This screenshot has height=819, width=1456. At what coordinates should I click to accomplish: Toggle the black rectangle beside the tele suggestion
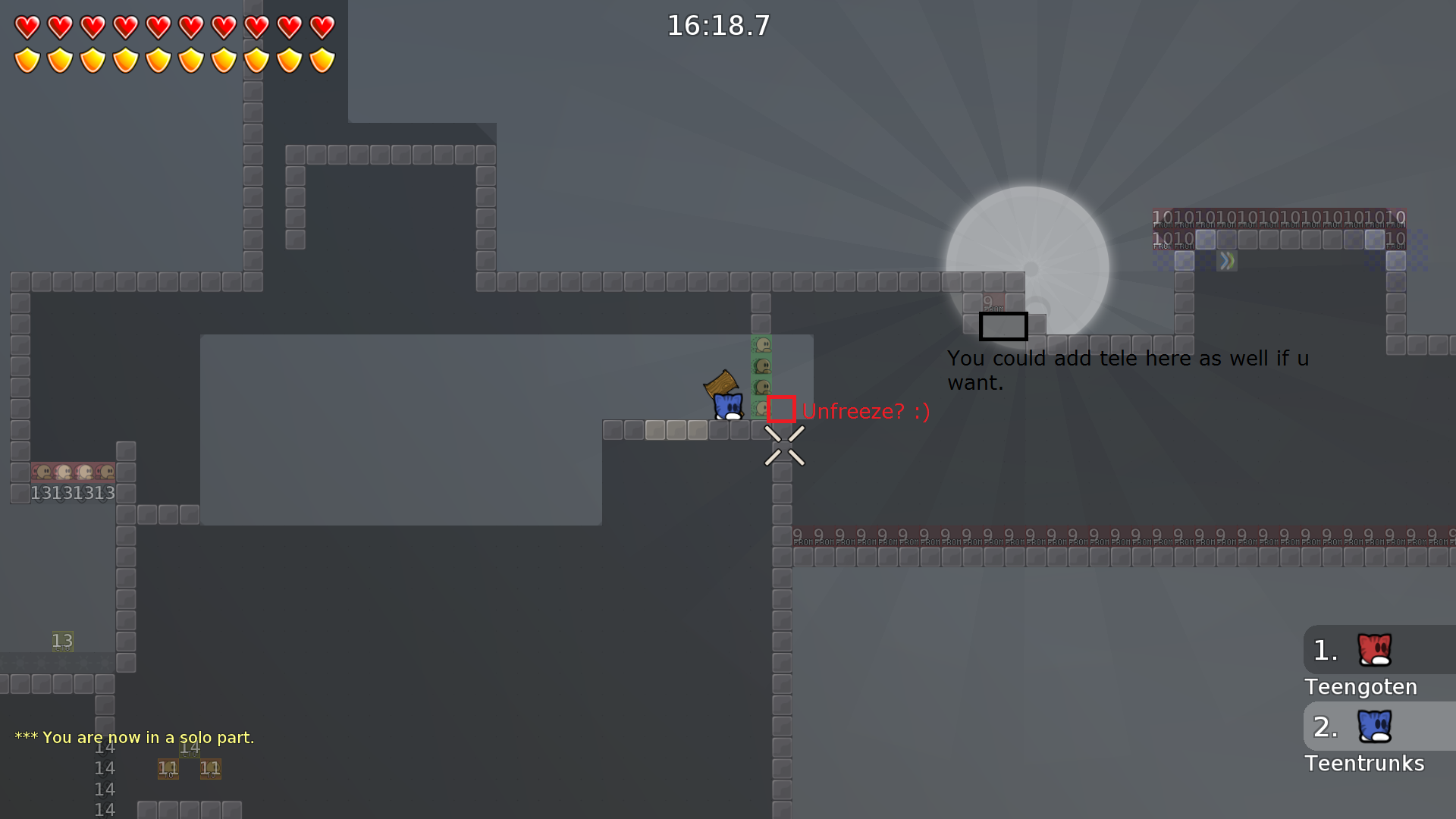(x=1003, y=326)
